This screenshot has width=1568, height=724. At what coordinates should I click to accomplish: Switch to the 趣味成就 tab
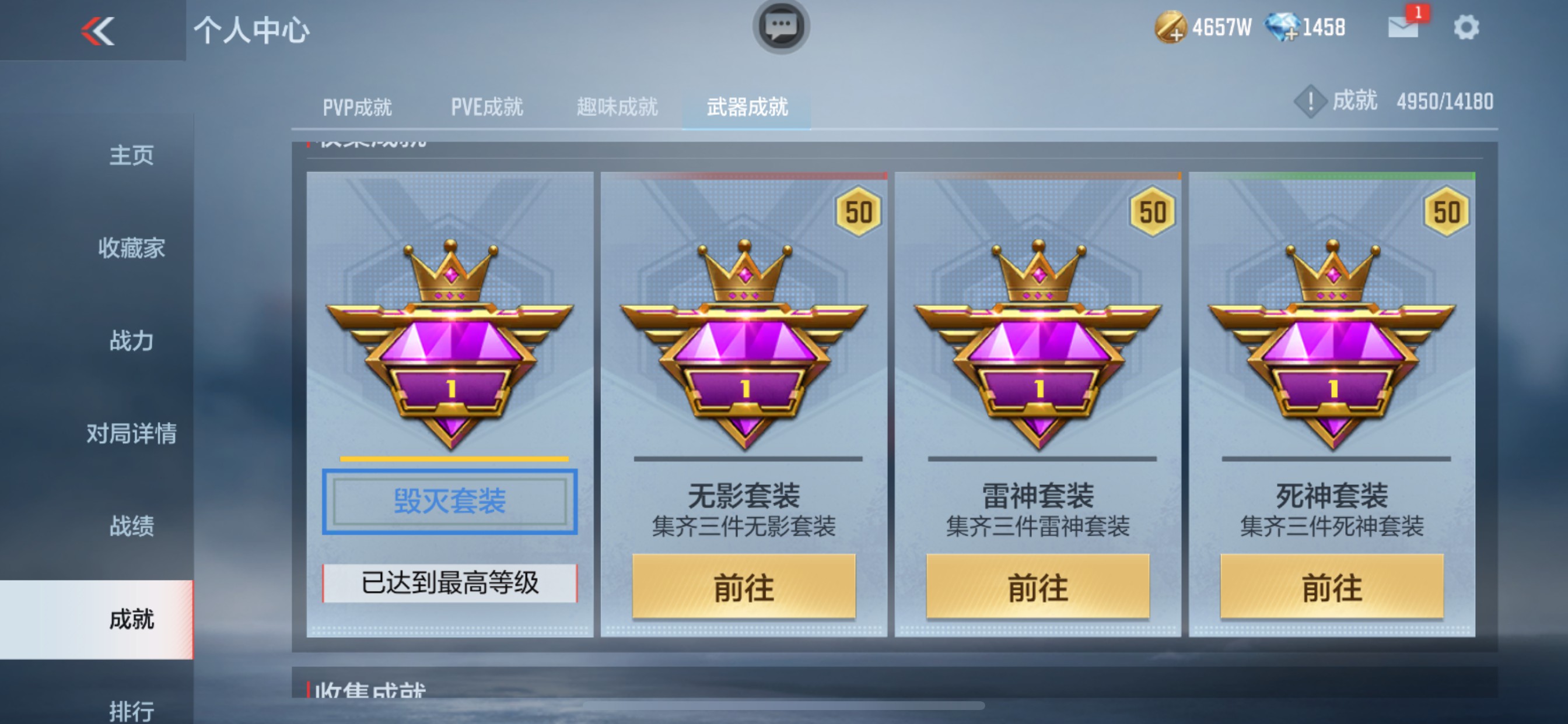coord(617,107)
